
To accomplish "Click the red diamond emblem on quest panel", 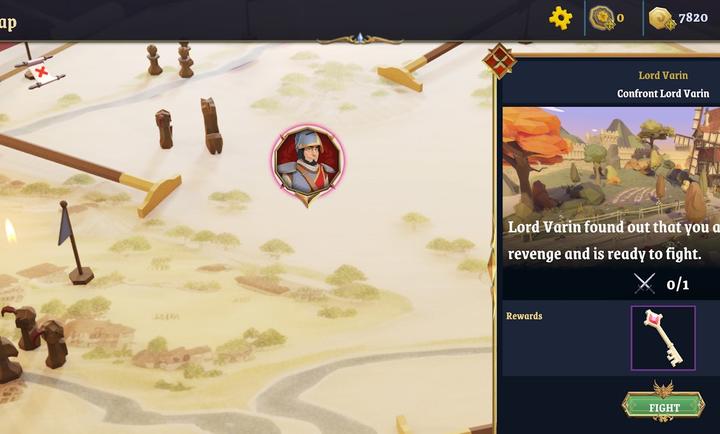I will pyautogui.click(x=499, y=61).
